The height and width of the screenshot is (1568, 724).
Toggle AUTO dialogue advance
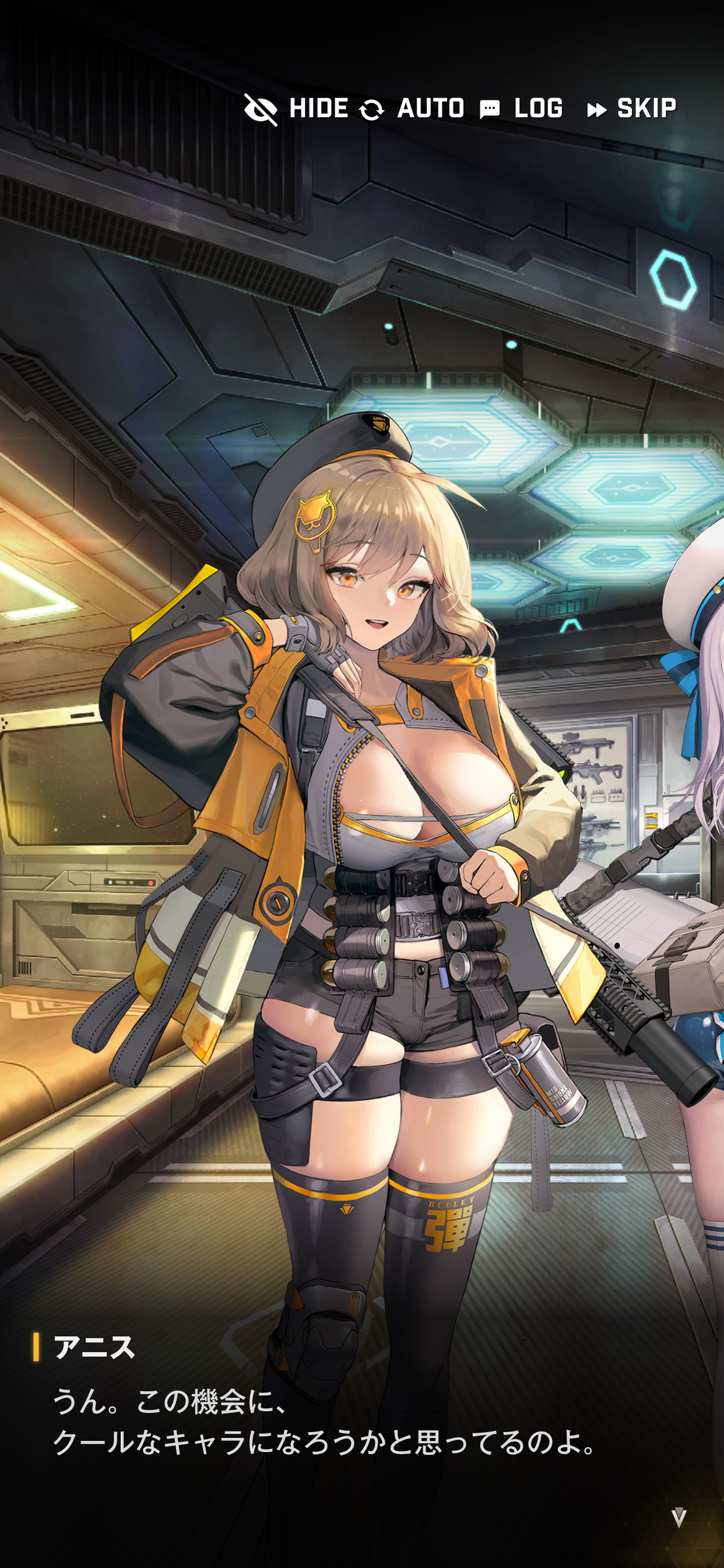click(x=412, y=109)
